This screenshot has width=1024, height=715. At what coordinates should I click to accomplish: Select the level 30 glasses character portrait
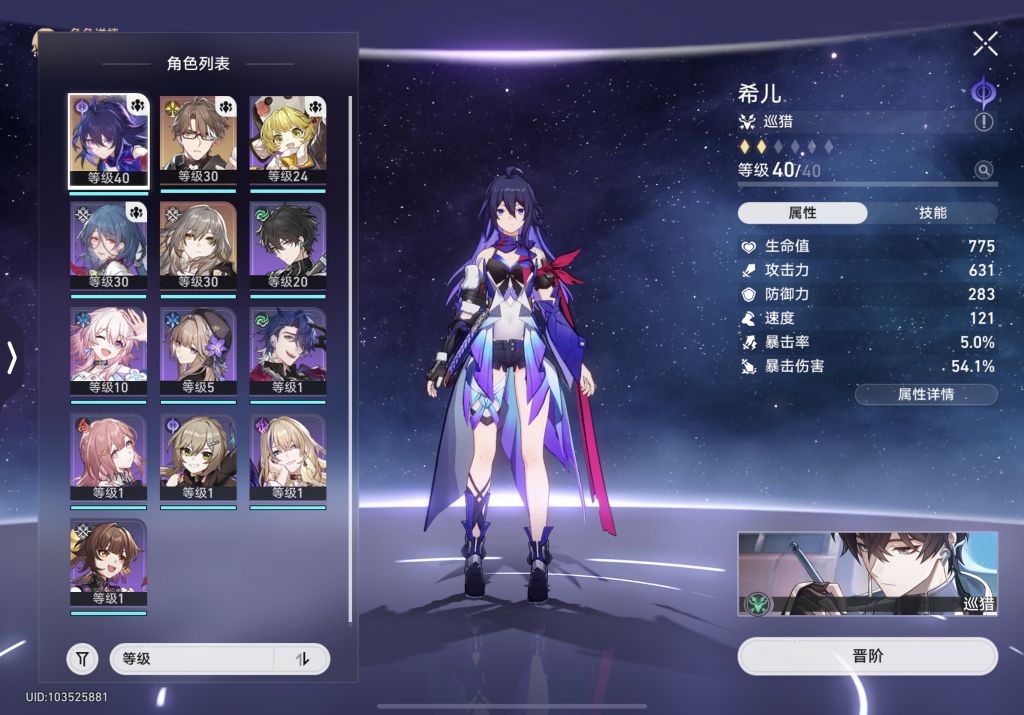(x=198, y=141)
